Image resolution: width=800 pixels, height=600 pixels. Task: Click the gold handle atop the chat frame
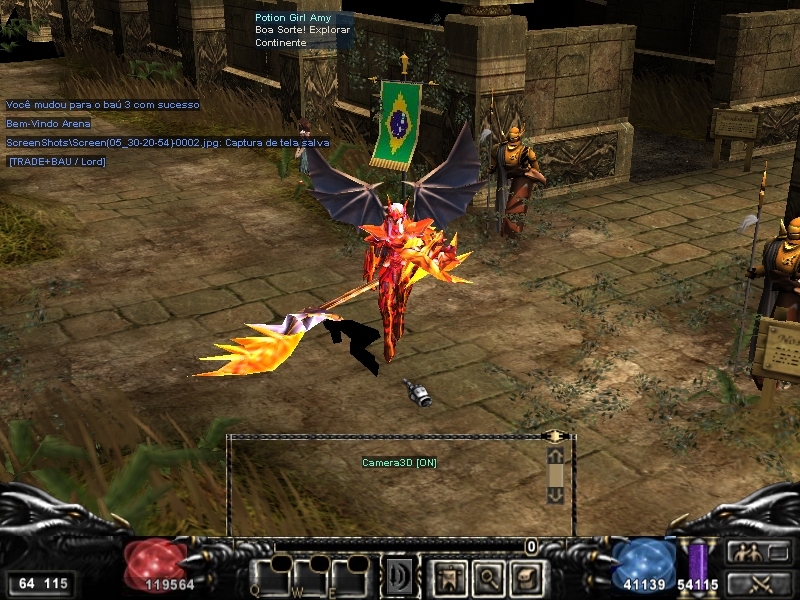(x=555, y=436)
